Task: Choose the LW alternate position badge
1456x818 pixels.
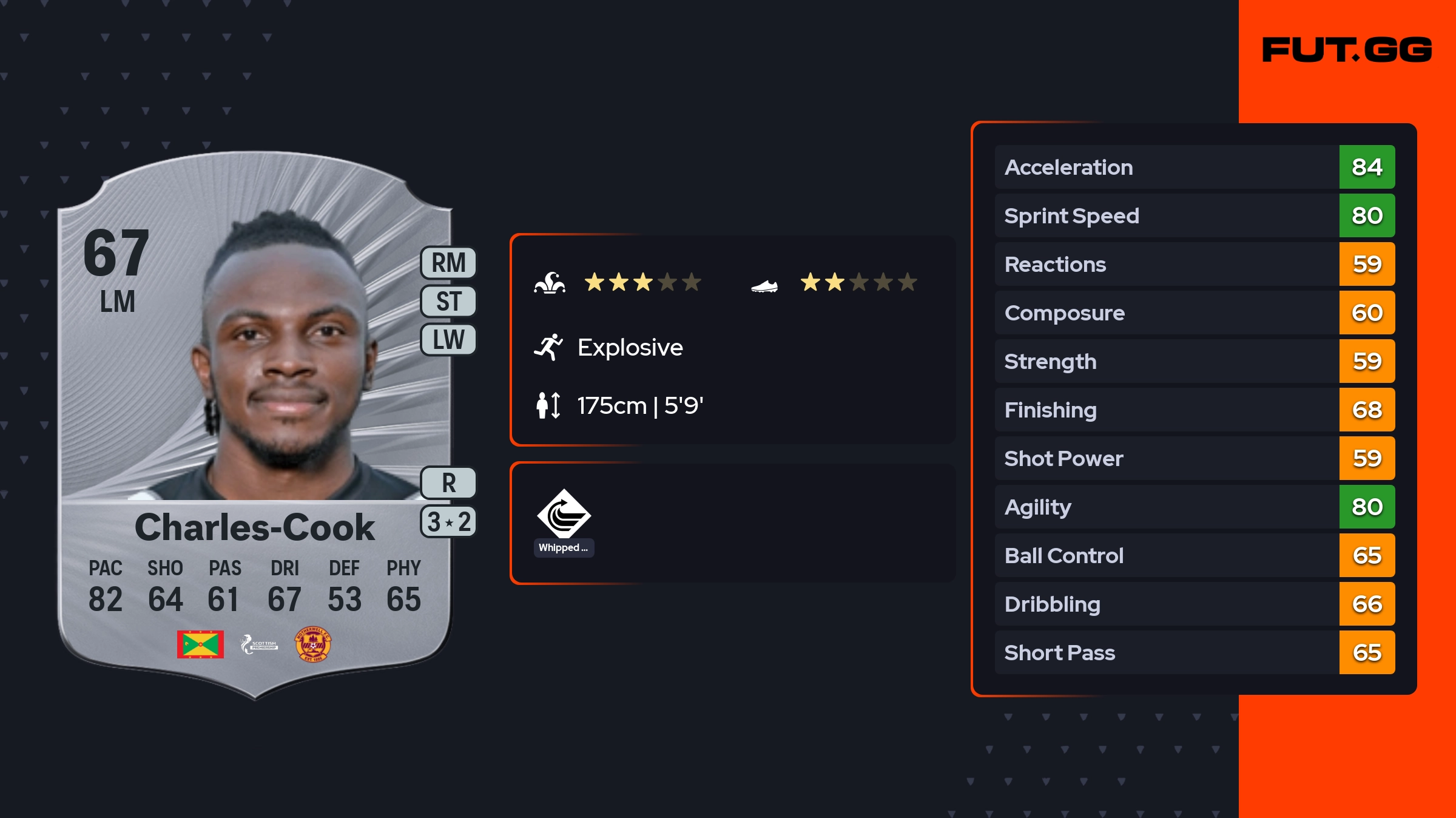Action: [448, 339]
